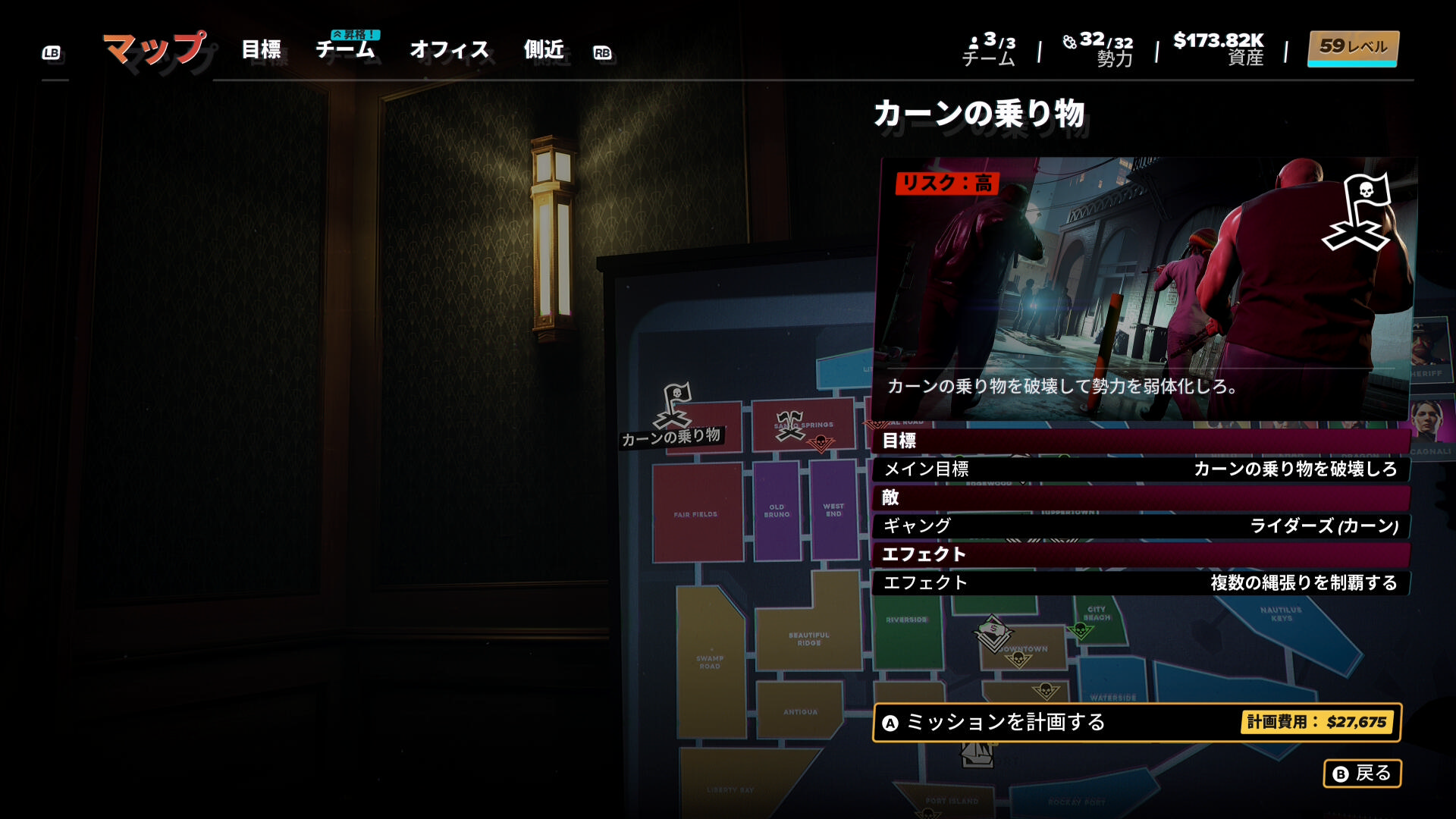
Task: Select the City Beach skull marker
Action: [x=1080, y=630]
